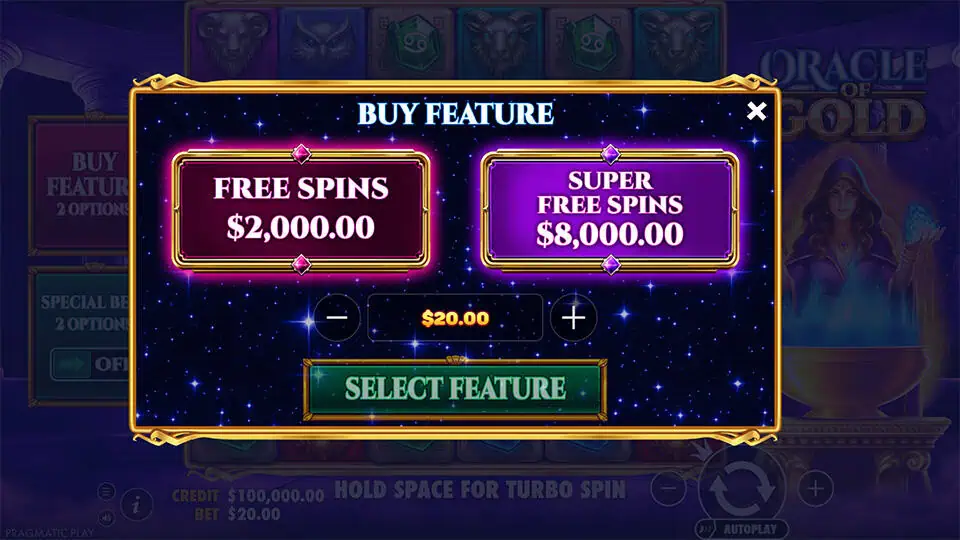The height and width of the screenshot is (540, 960).
Task: Close the Buy Feature dialog
Action: [x=757, y=111]
